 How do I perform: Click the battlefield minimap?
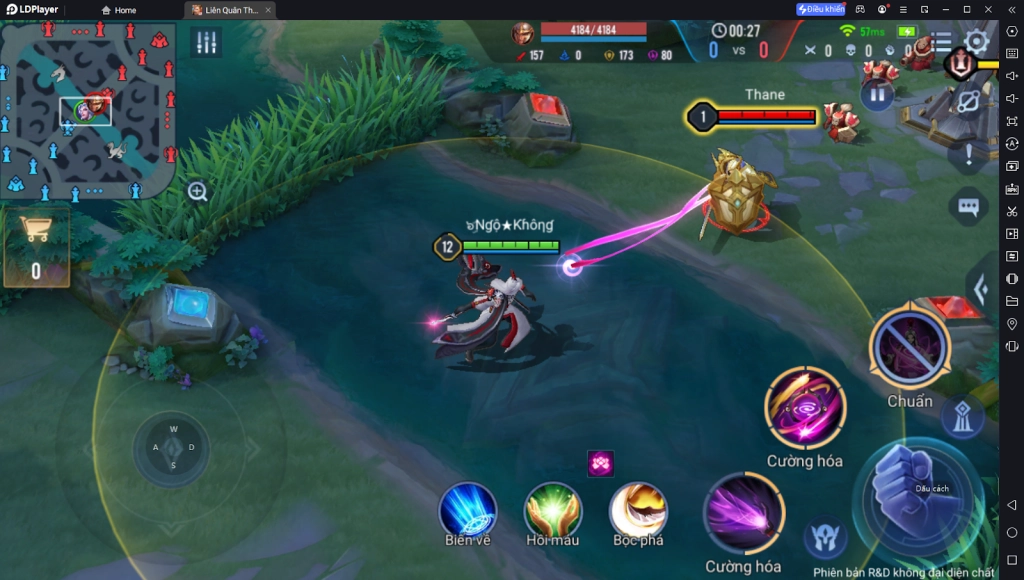point(88,111)
